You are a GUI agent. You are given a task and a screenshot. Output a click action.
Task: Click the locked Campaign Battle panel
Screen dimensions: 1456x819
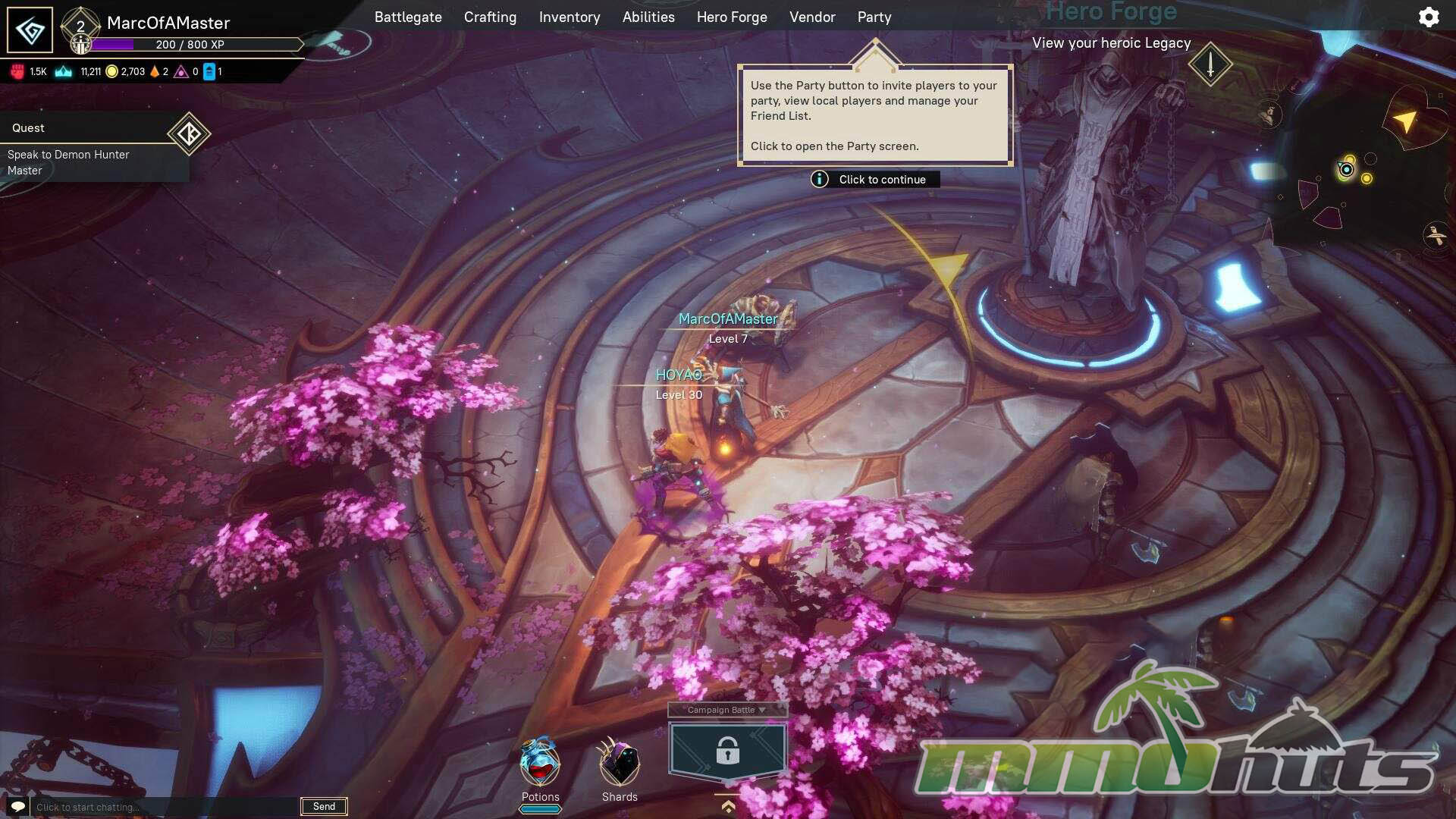pyautogui.click(x=727, y=751)
